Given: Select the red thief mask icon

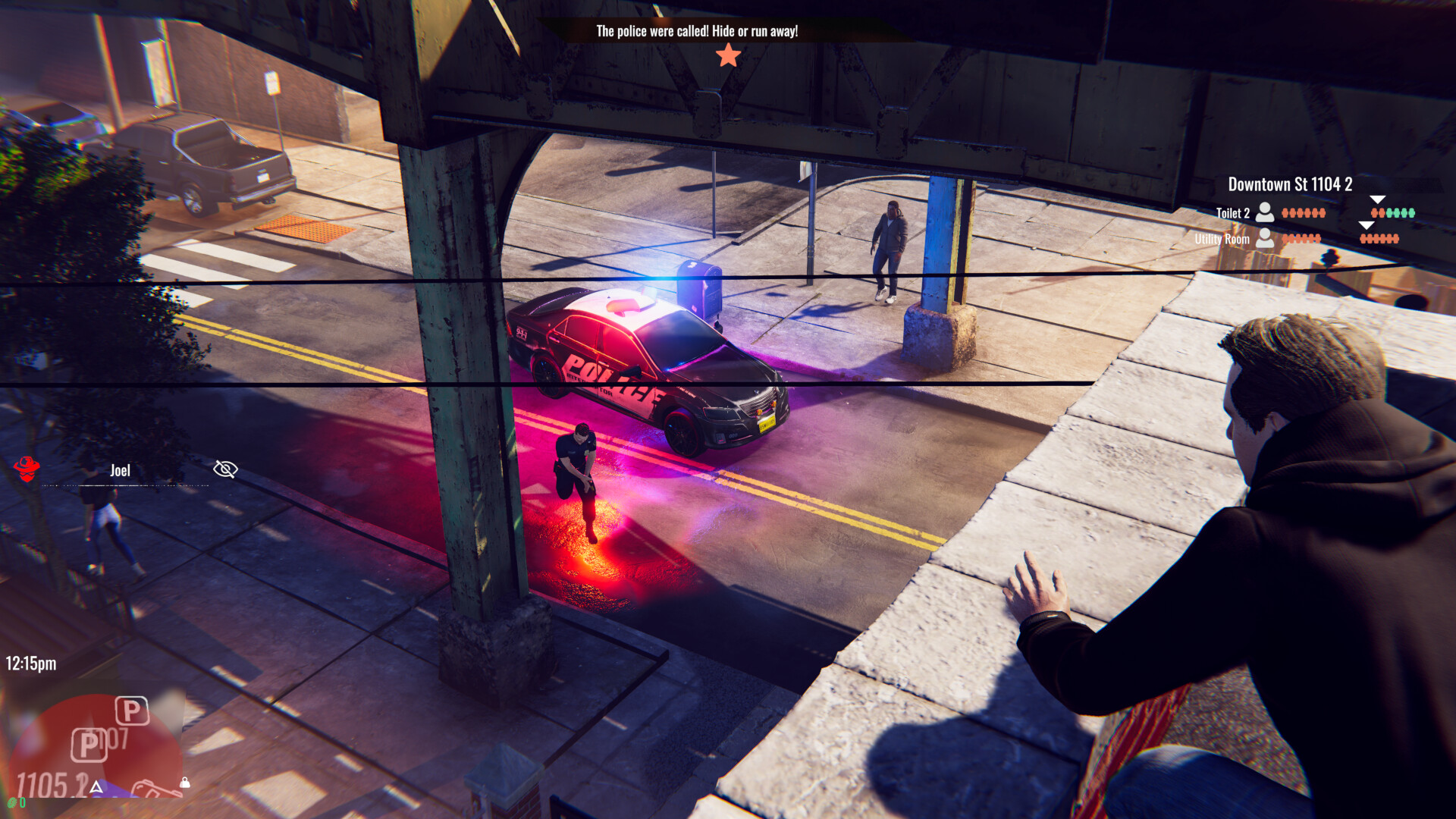Looking at the screenshot, I should click(27, 469).
